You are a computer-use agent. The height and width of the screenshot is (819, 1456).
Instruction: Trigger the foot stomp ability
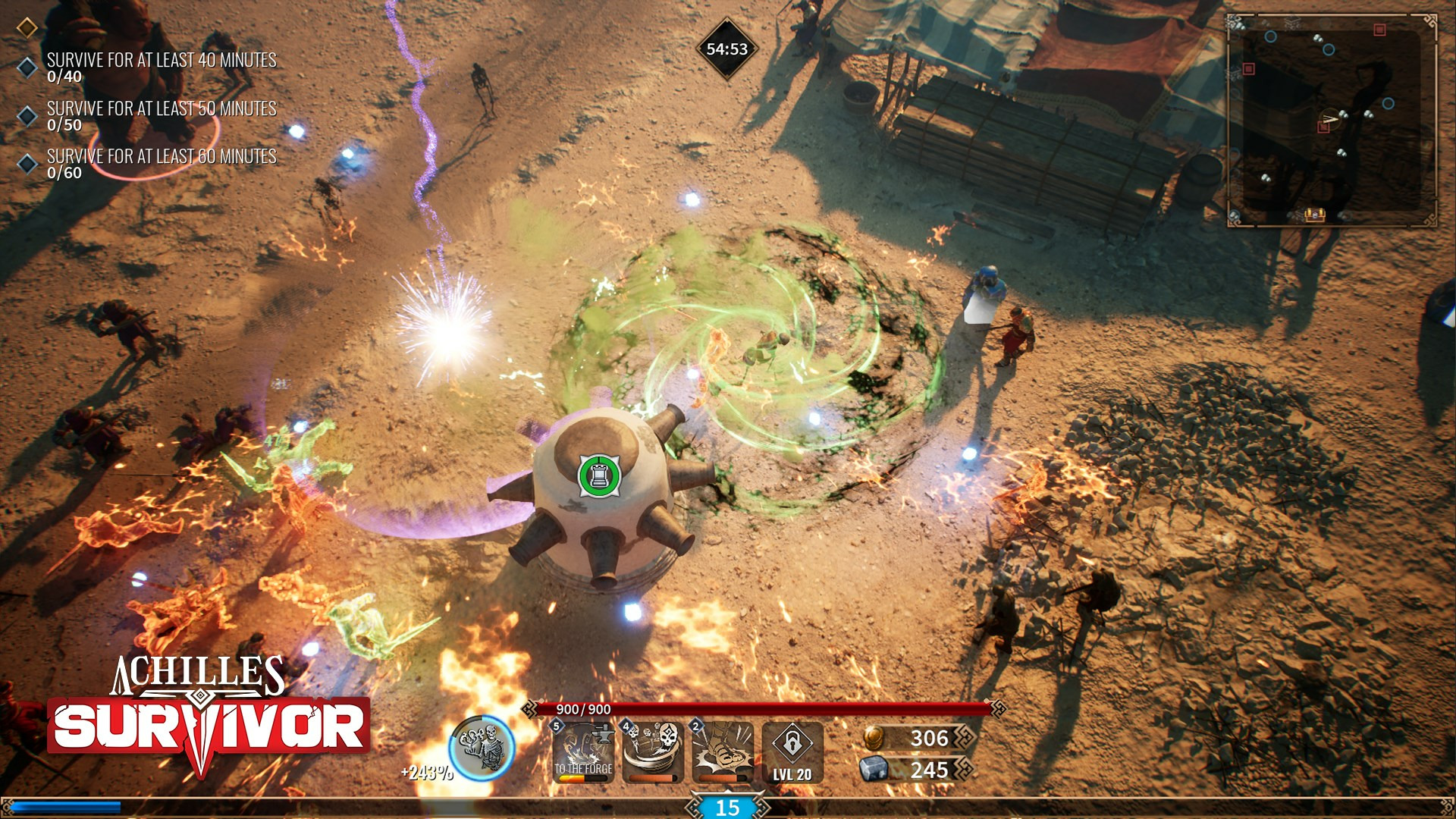point(723,752)
